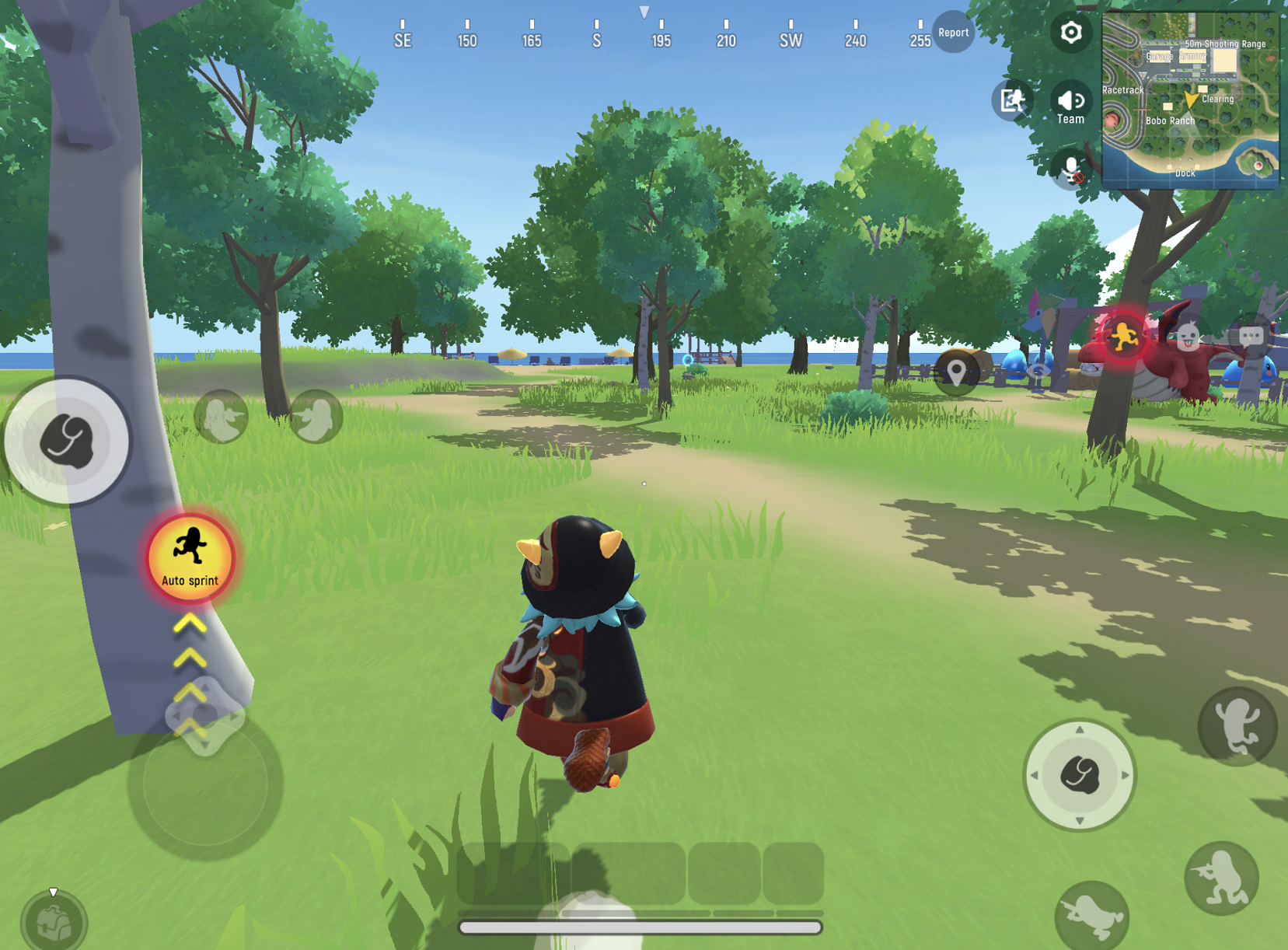Screen dimensions: 1288x950
Task: Tap the Team label
Action: [x=1070, y=118]
